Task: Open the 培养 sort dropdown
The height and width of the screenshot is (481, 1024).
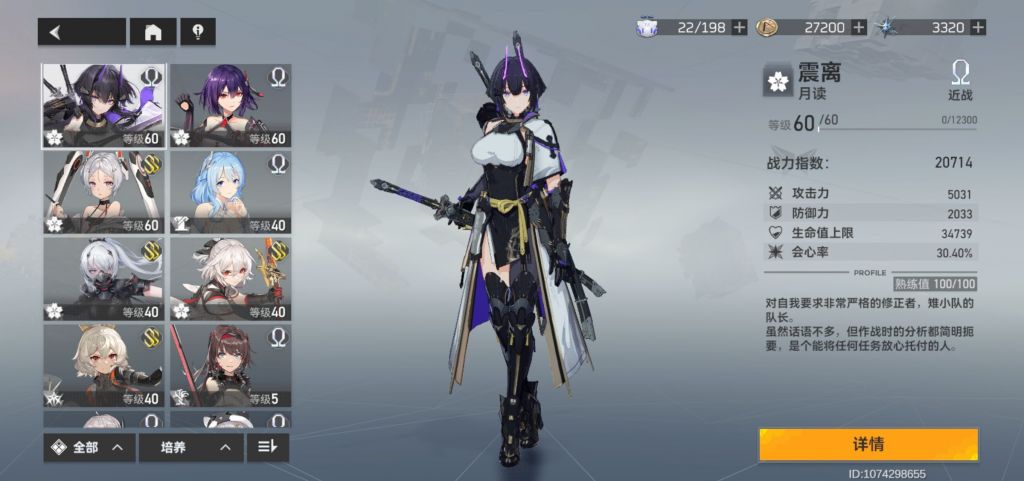Action: [x=190, y=447]
